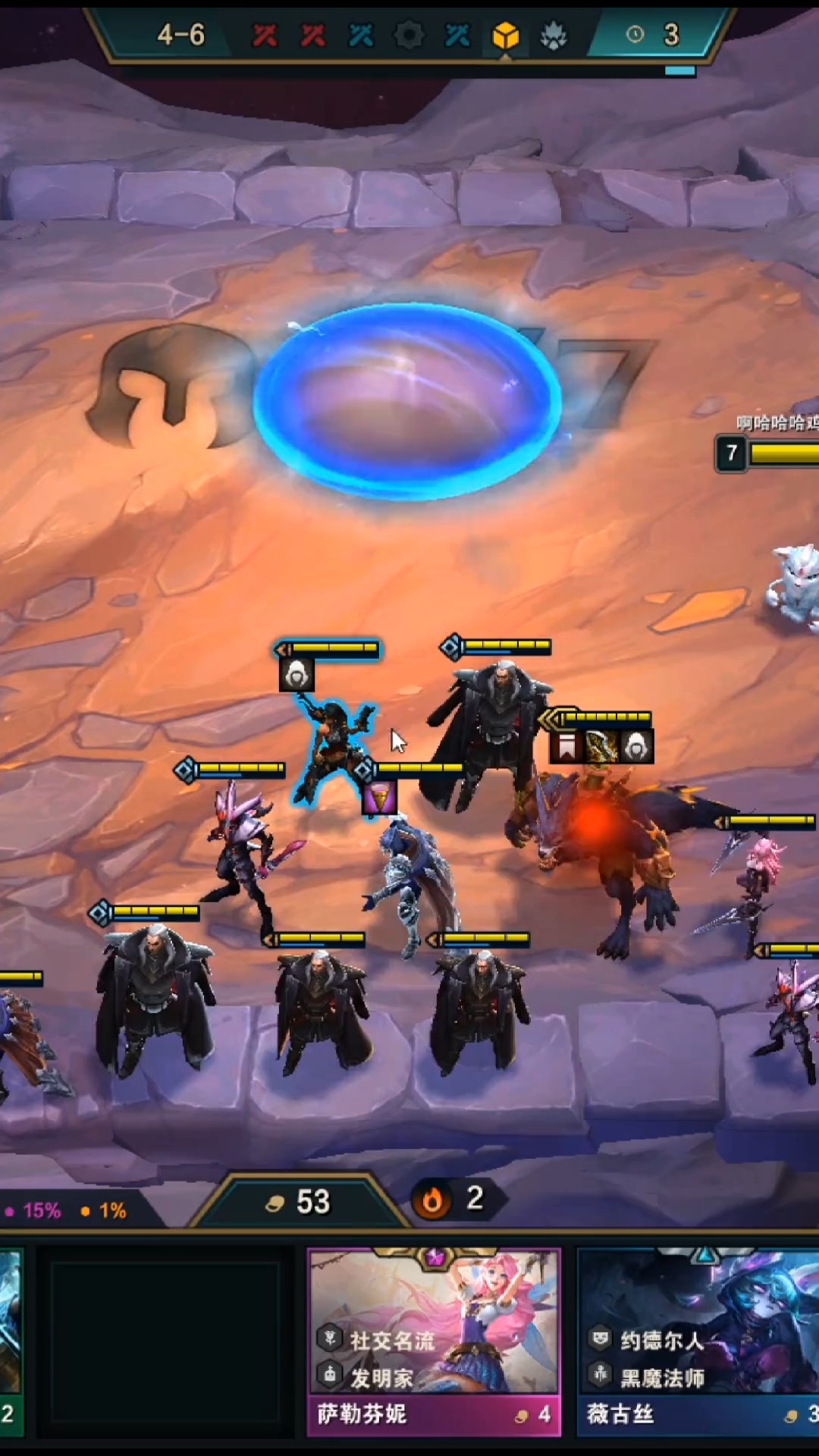Viewport: 819px width, 1456px height.
Task: Purchase Vex (薇古丝) from the shop
Action: [x=698, y=1342]
